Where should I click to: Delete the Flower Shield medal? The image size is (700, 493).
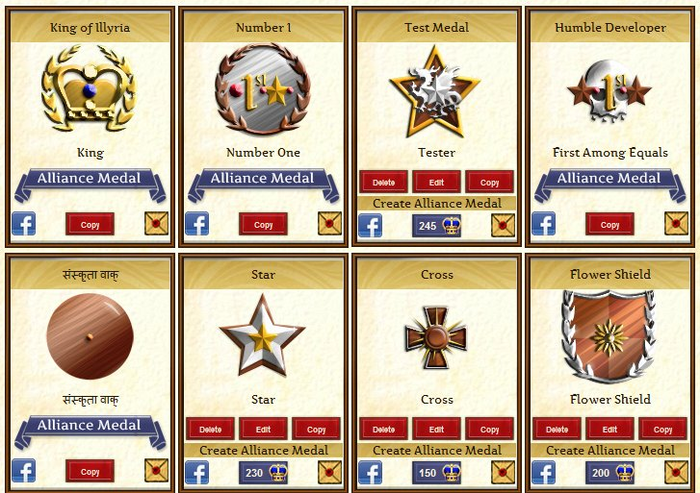tap(557, 429)
